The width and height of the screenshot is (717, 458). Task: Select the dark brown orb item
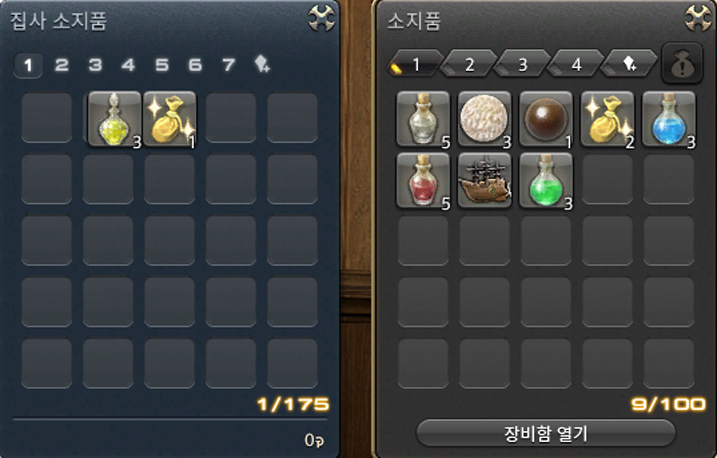(545, 117)
